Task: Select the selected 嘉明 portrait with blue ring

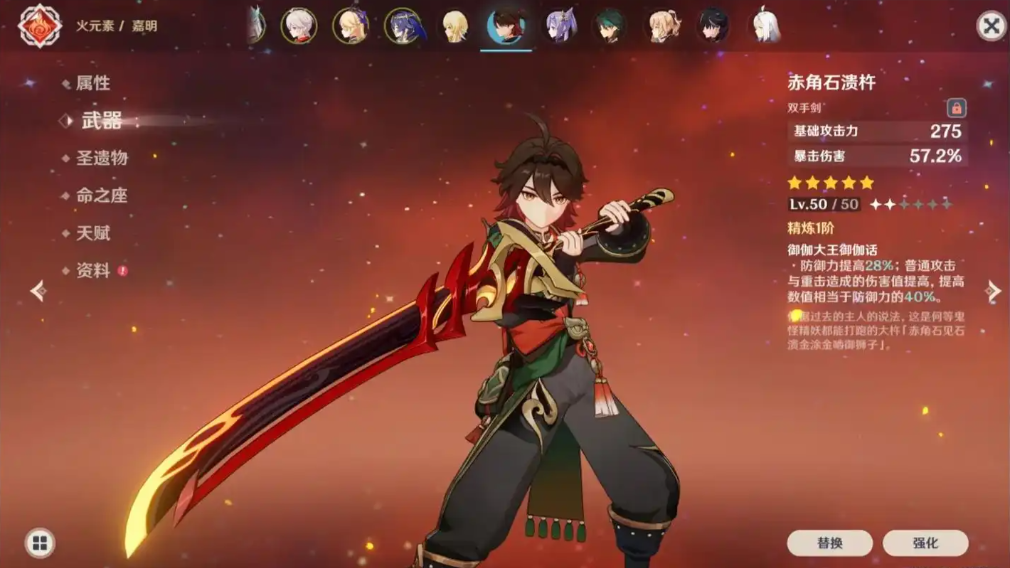Action: (507, 26)
